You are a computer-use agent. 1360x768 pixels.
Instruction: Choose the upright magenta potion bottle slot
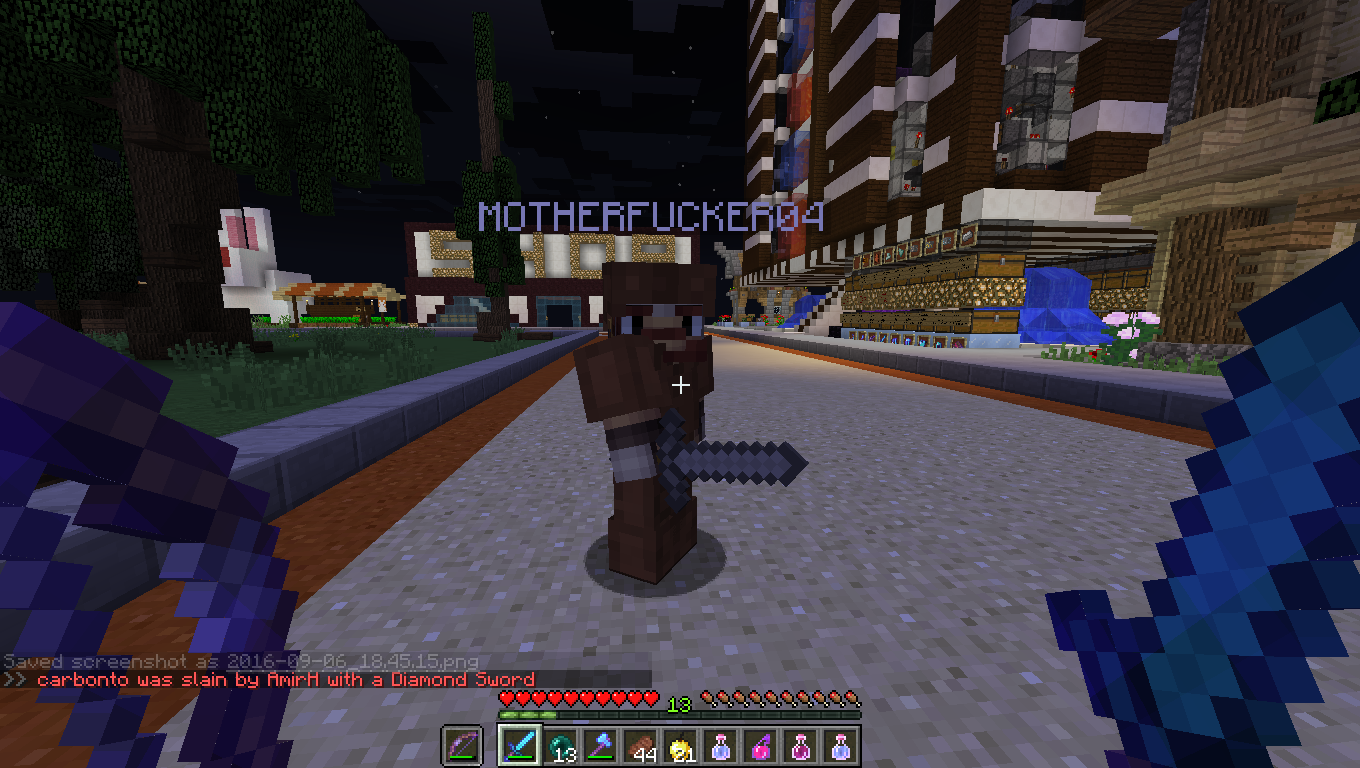800,746
